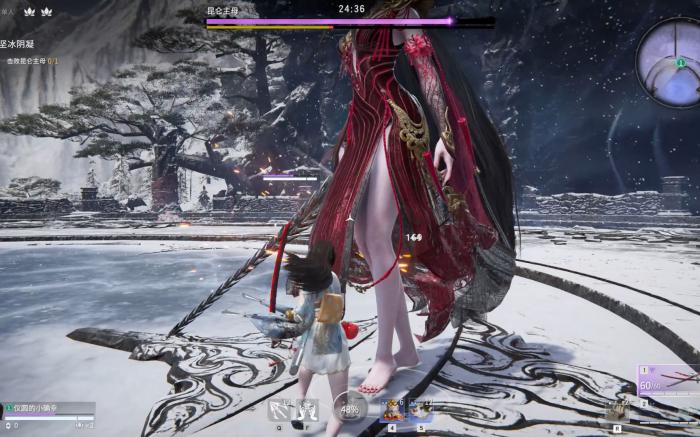Image resolution: width=700 pixels, height=437 pixels.
Task: Select the player name plate panel
Action: coord(48,408)
